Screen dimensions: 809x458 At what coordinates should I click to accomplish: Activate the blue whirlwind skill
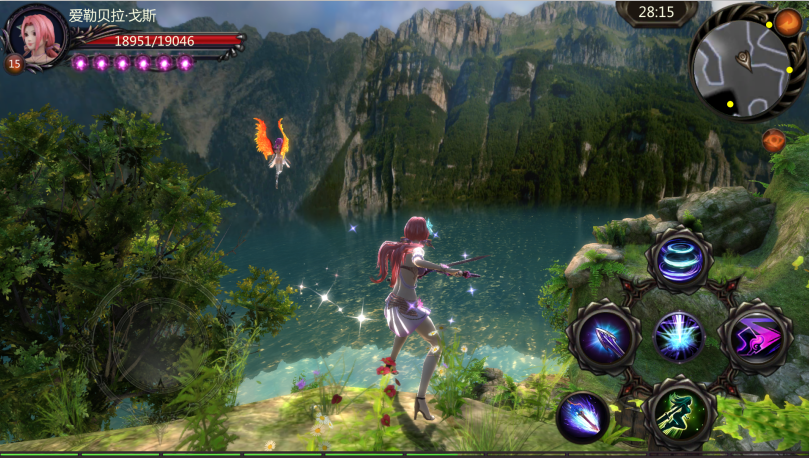pyautogui.click(x=679, y=259)
